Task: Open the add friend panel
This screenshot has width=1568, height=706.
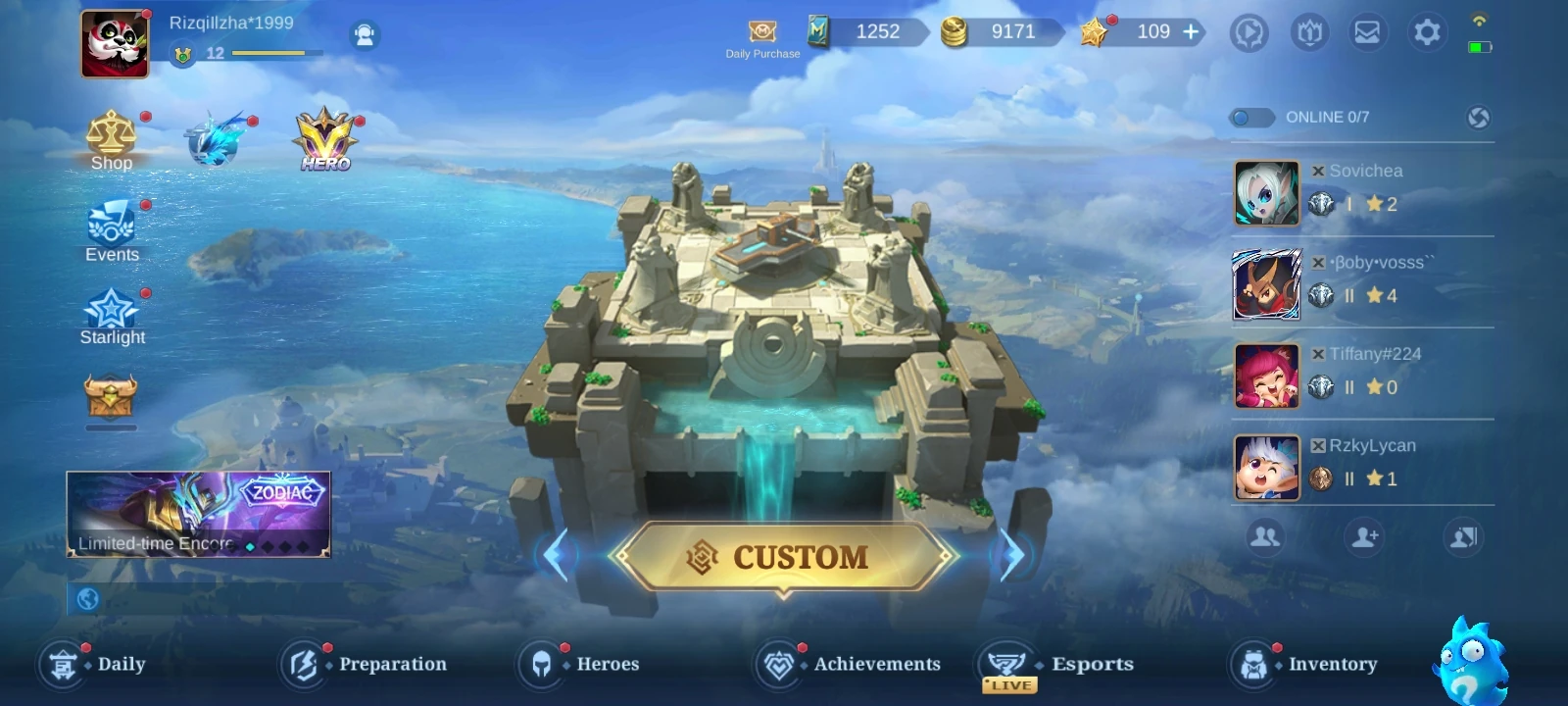Action: click(x=1365, y=536)
